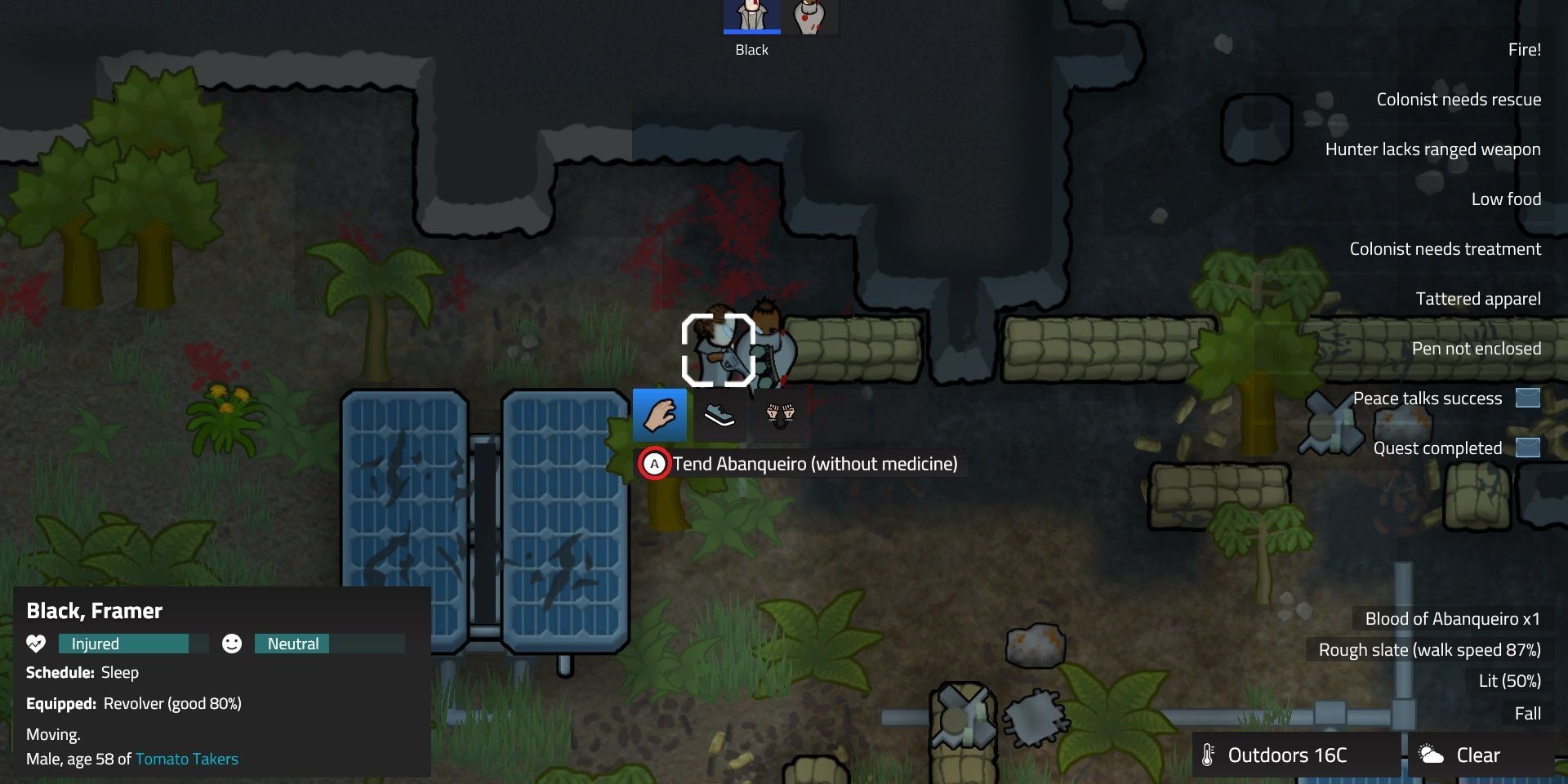This screenshot has height=784, width=1568.
Task: Click the Neutral mood bar
Action: tap(292, 644)
